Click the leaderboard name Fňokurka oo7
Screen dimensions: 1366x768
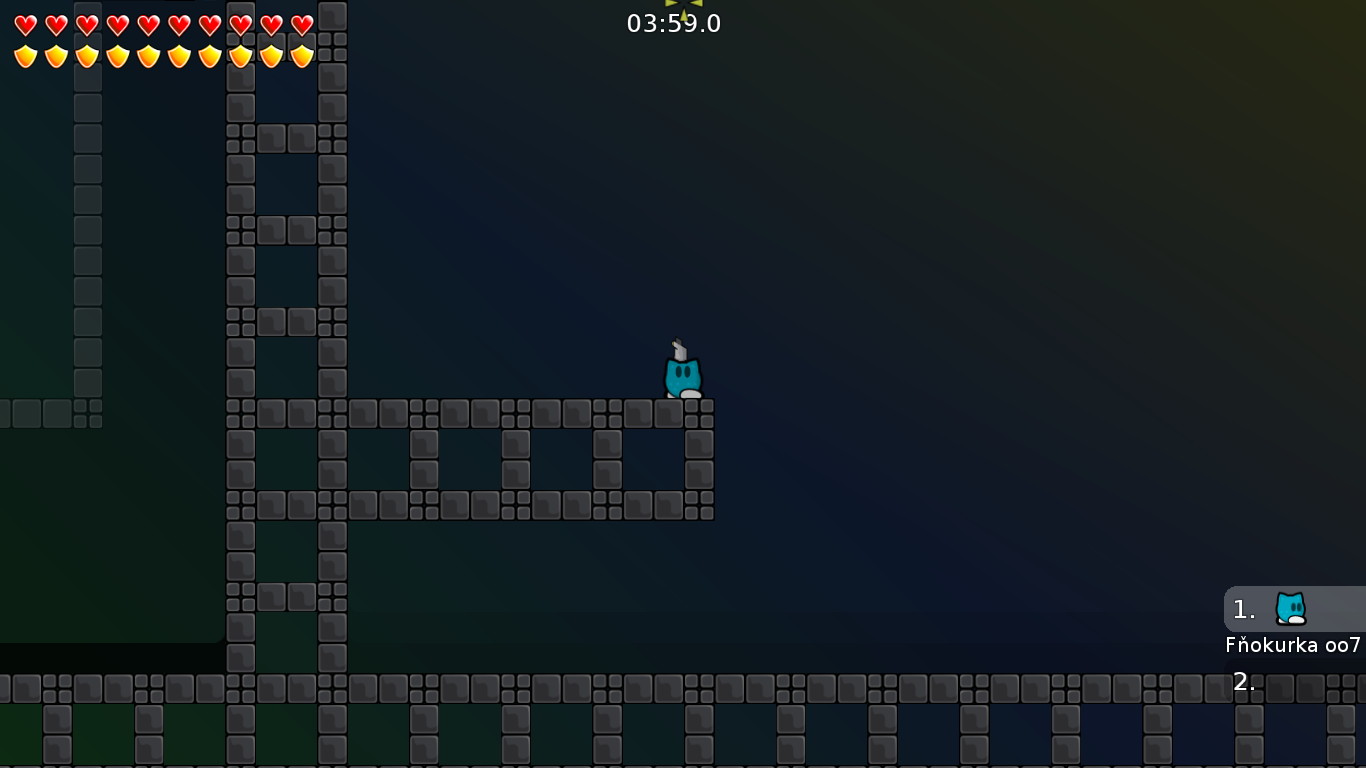click(x=1293, y=646)
